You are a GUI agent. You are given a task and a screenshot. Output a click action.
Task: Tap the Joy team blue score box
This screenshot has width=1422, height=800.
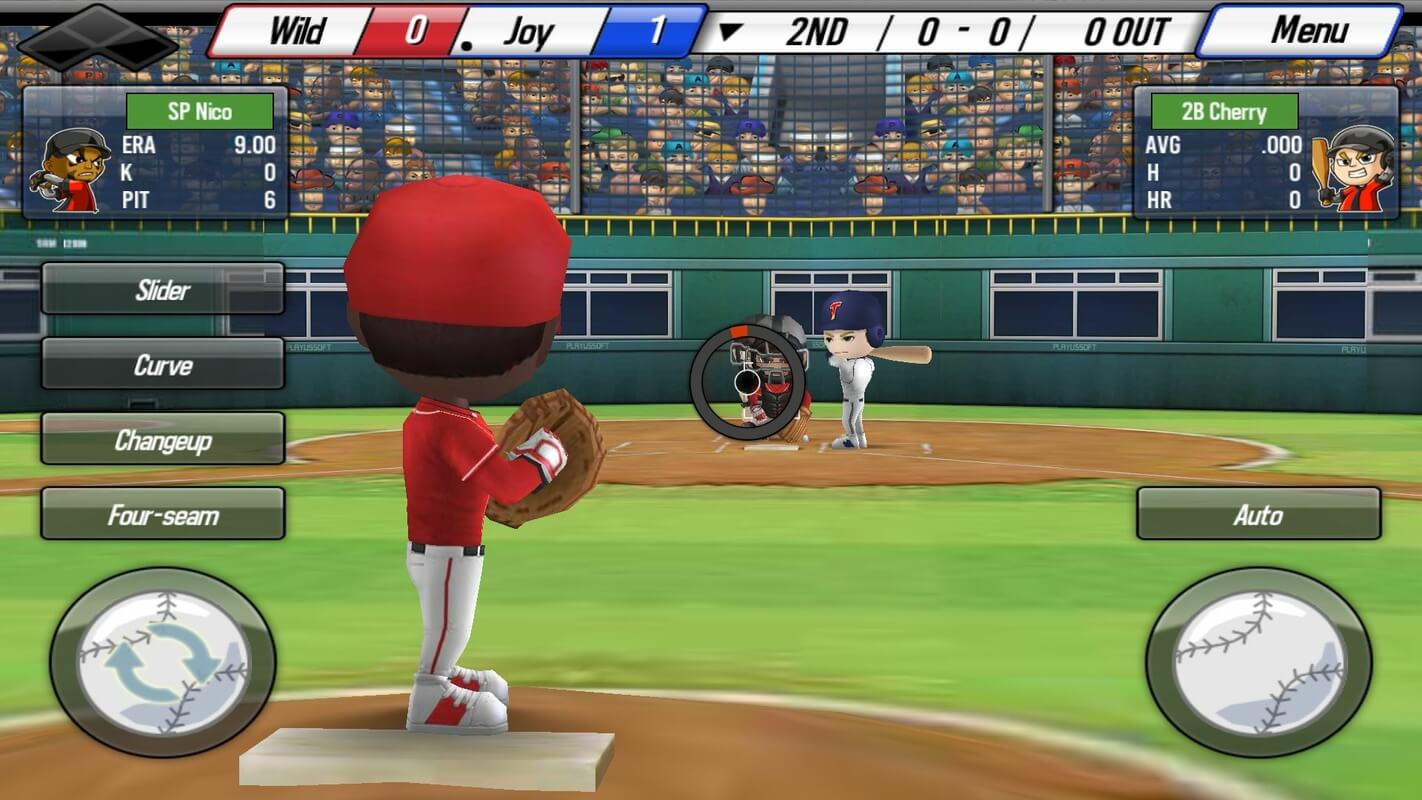tap(655, 30)
